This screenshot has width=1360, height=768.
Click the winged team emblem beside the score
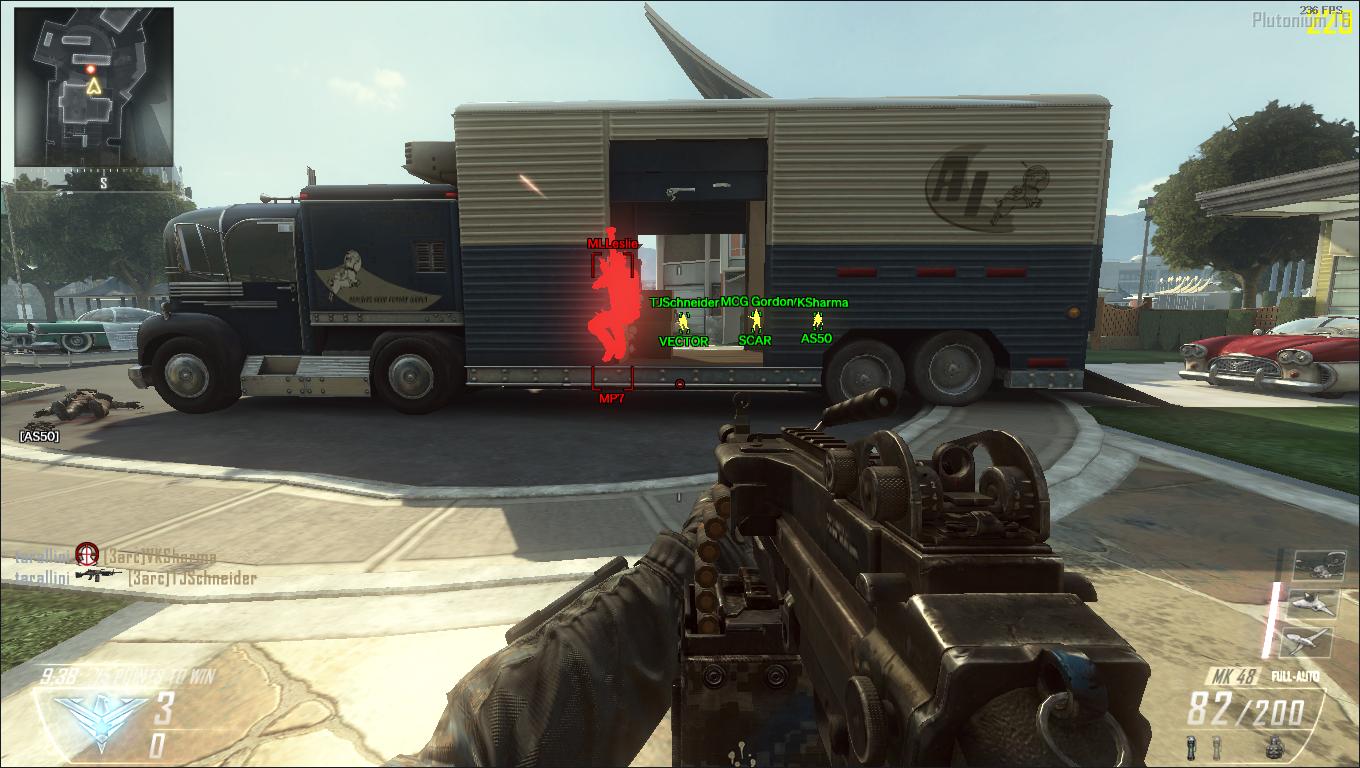[95, 712]
